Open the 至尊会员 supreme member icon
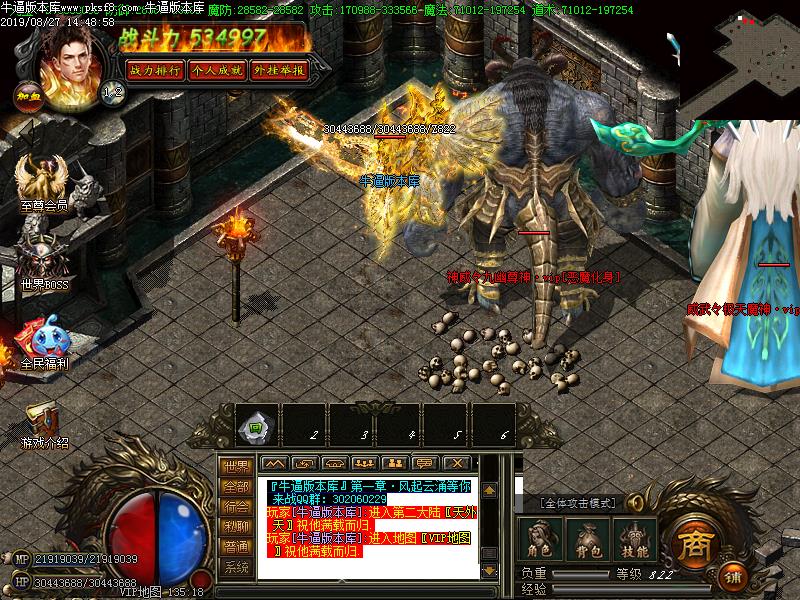The width and height of the screenshot is (800, 600). point(43,185)
